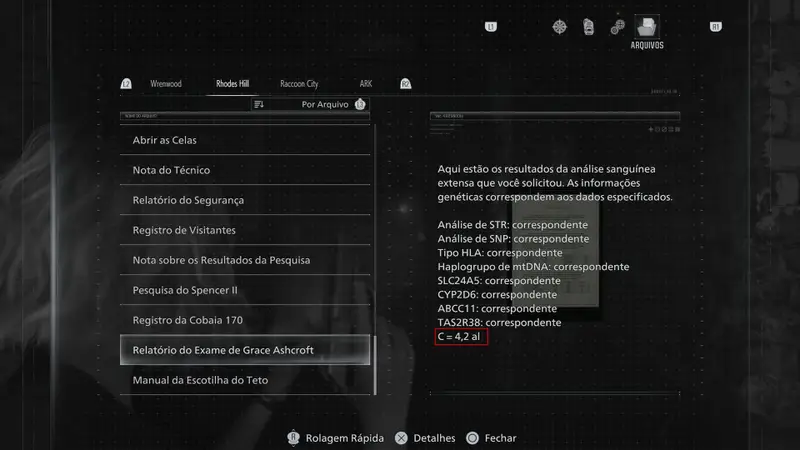Open the Abrir as Celas file

(245, 140)
